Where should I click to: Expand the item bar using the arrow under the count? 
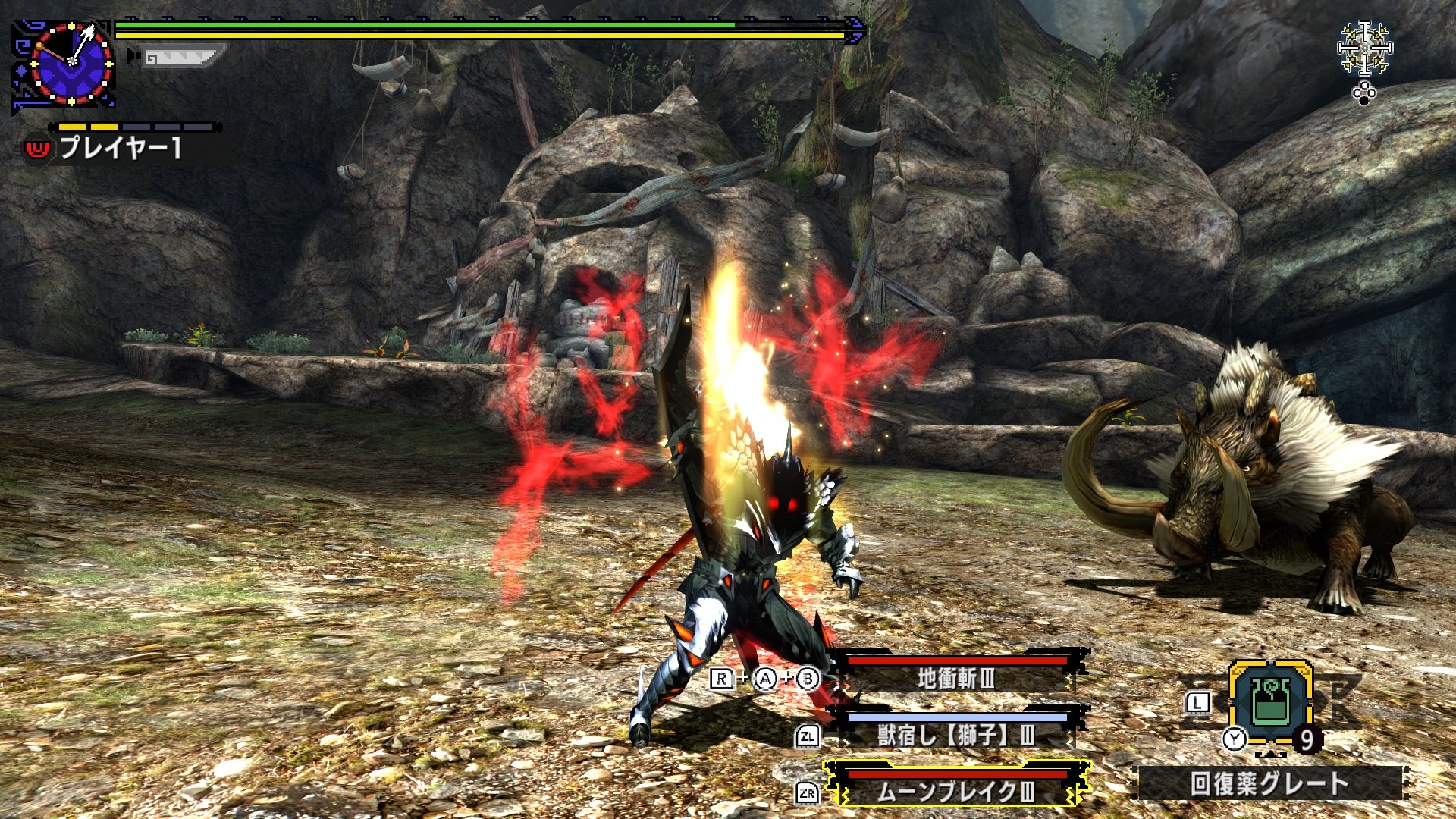tap(1269, 755)
